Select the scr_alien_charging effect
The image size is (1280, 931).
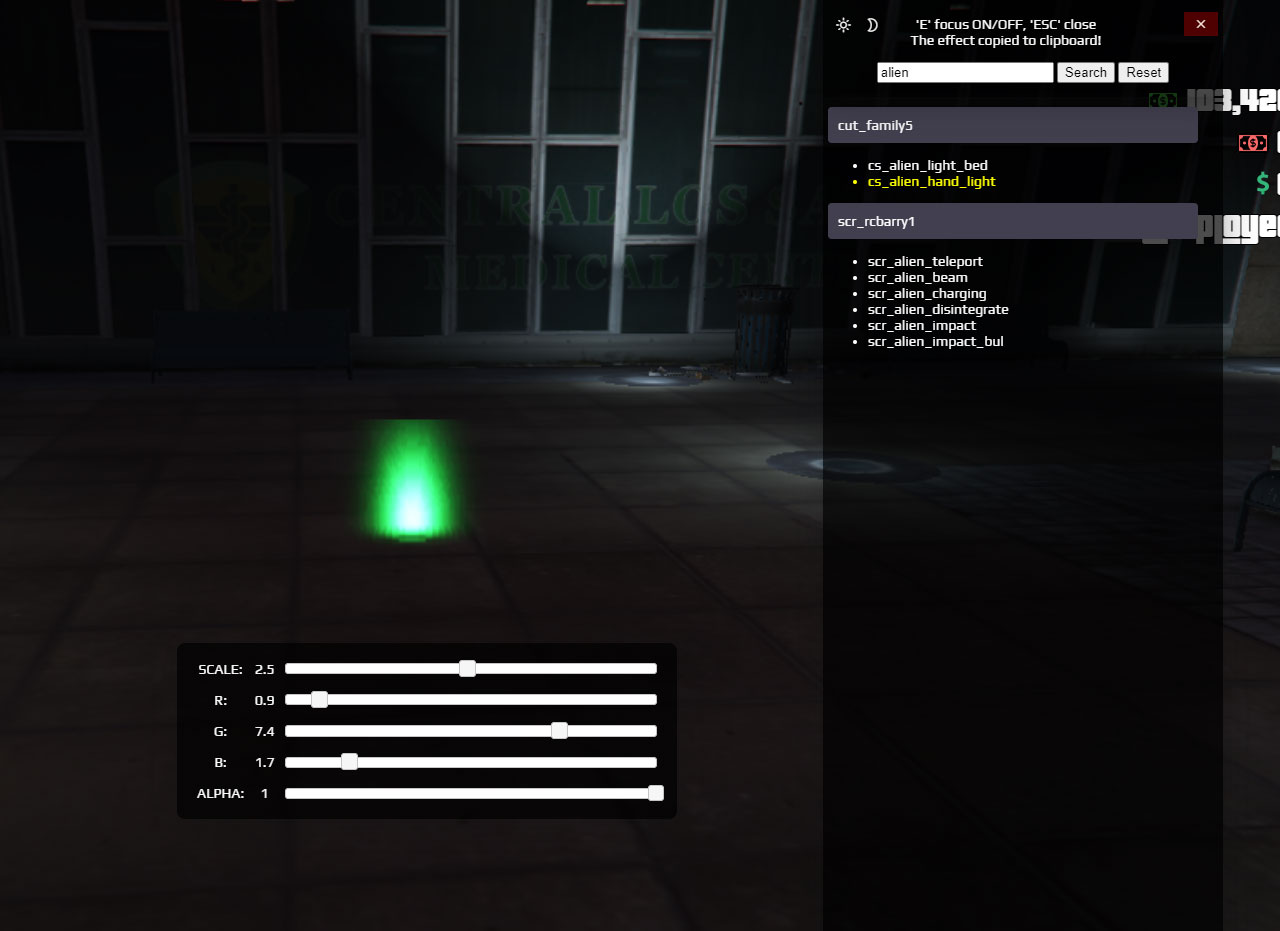(926, 293)
